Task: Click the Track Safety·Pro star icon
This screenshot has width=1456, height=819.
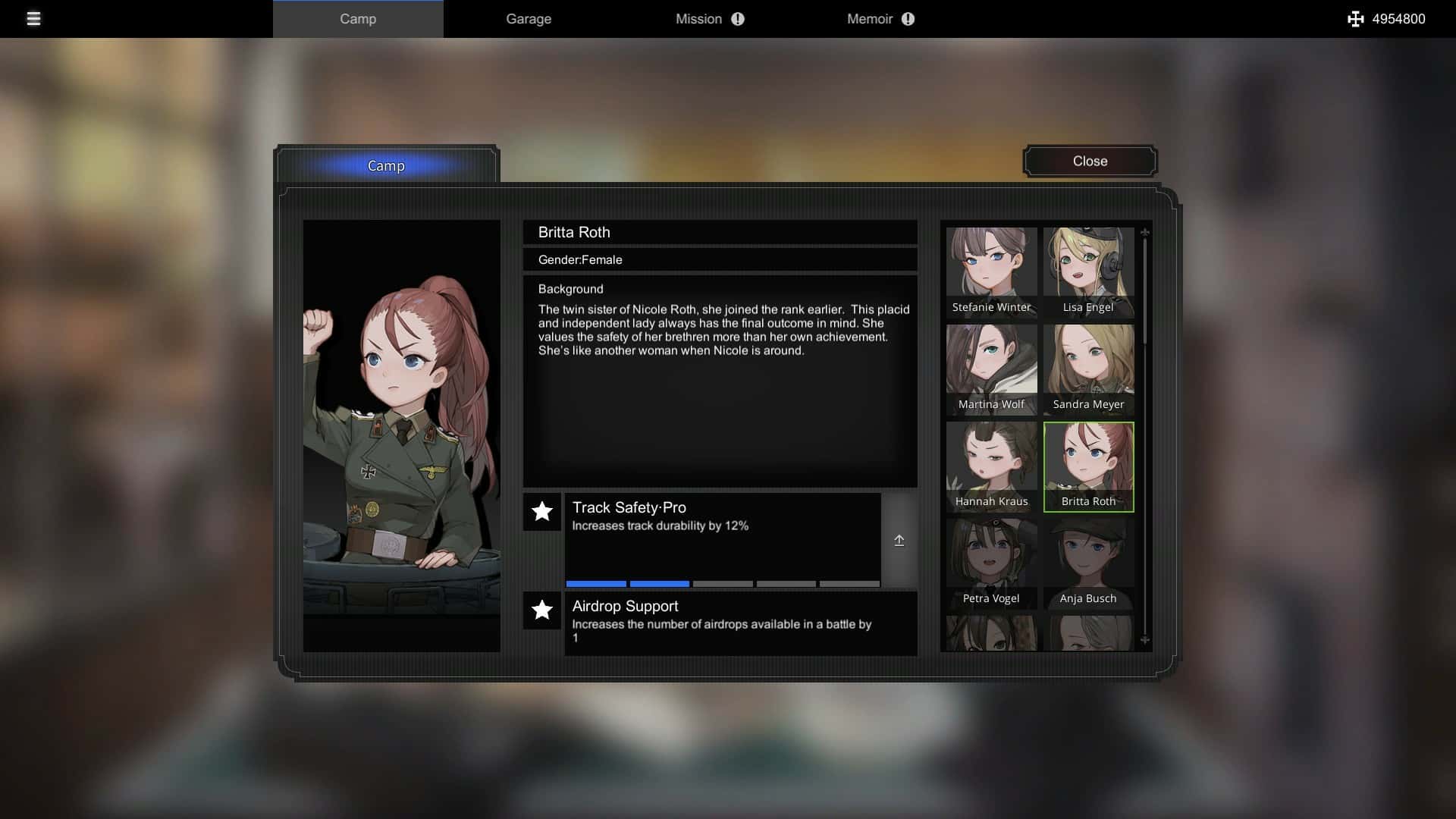Action: (542, 512)
